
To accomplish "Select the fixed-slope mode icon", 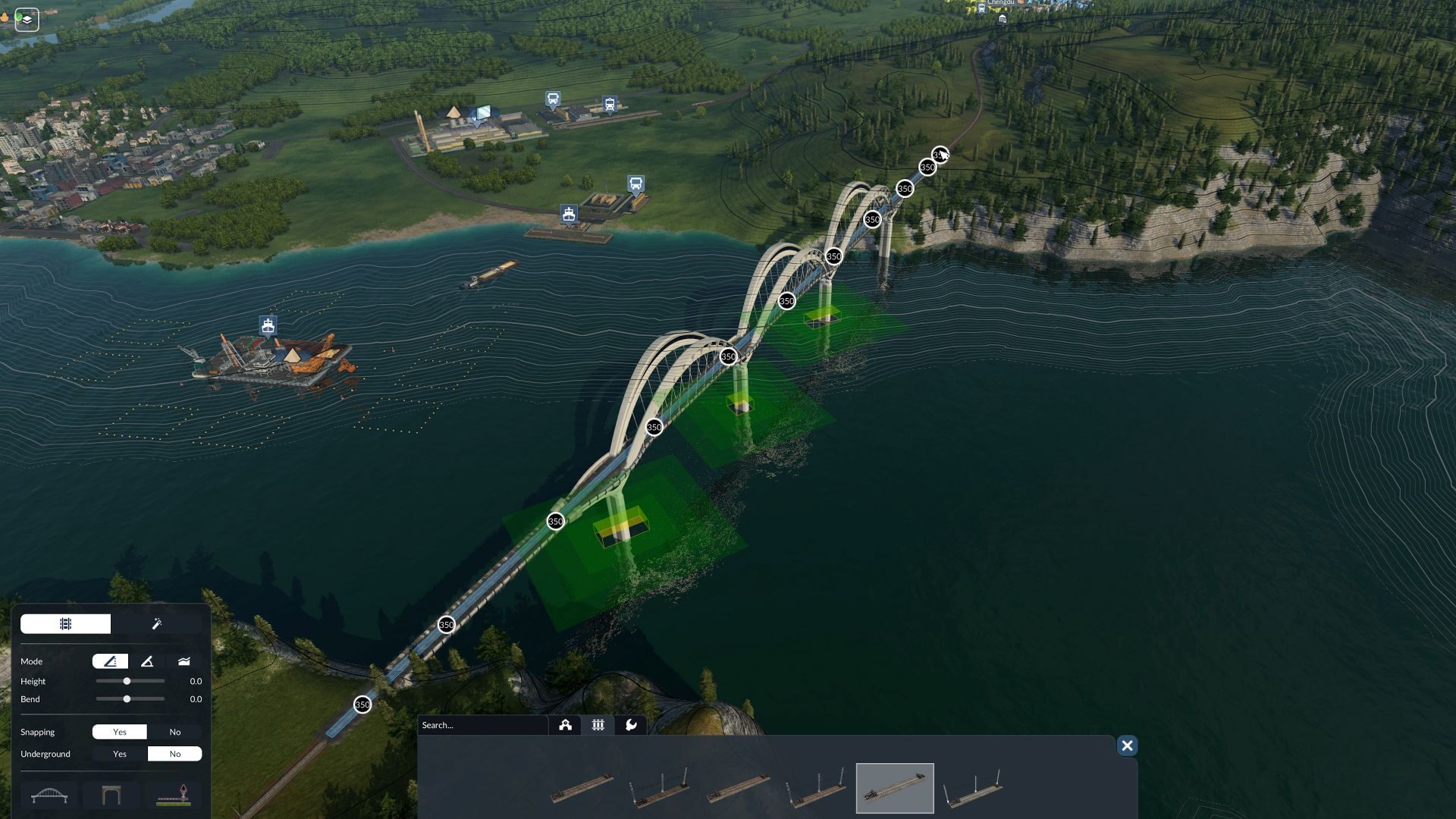I will [111, 661].
